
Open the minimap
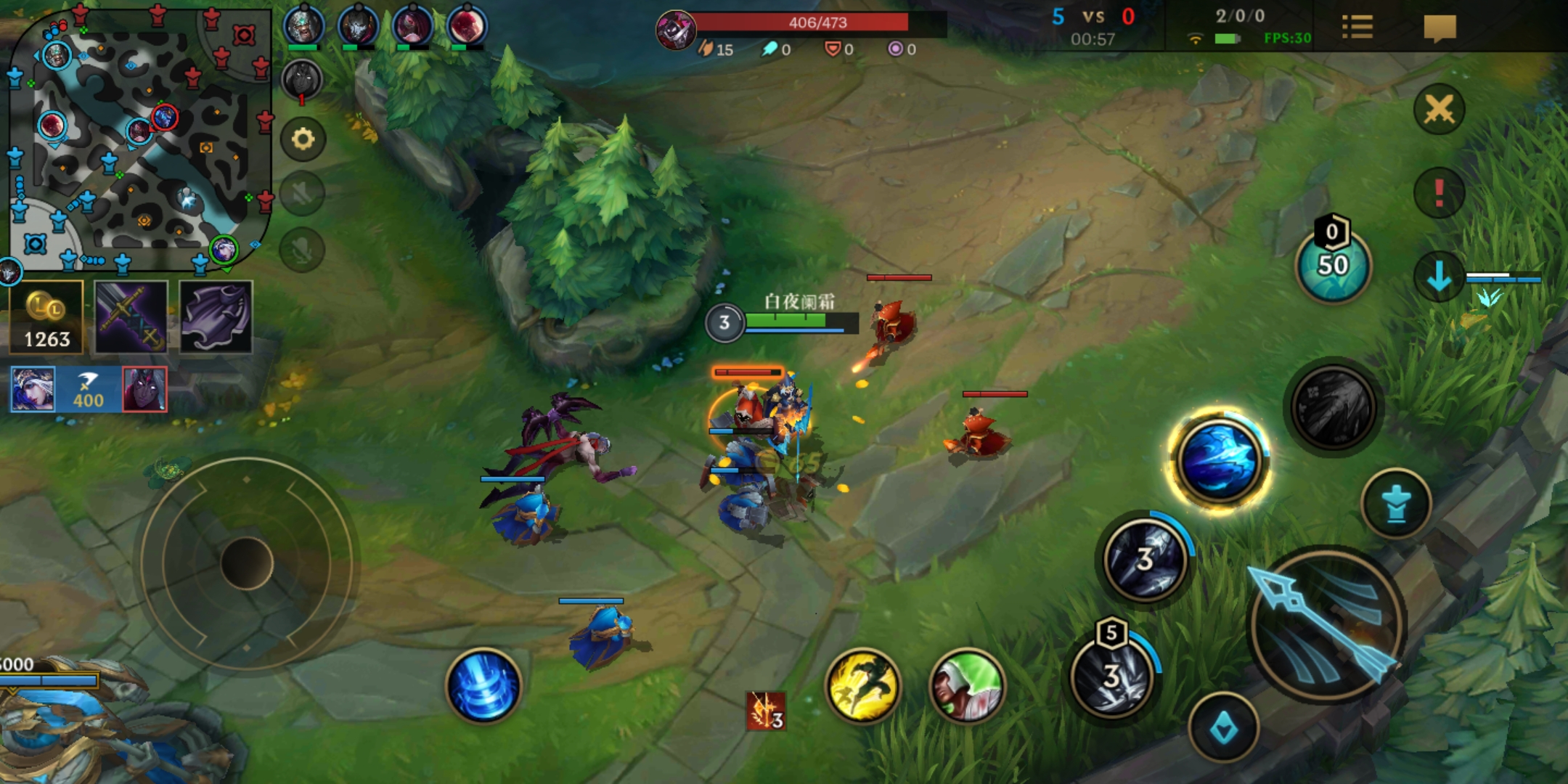[138, 138]
